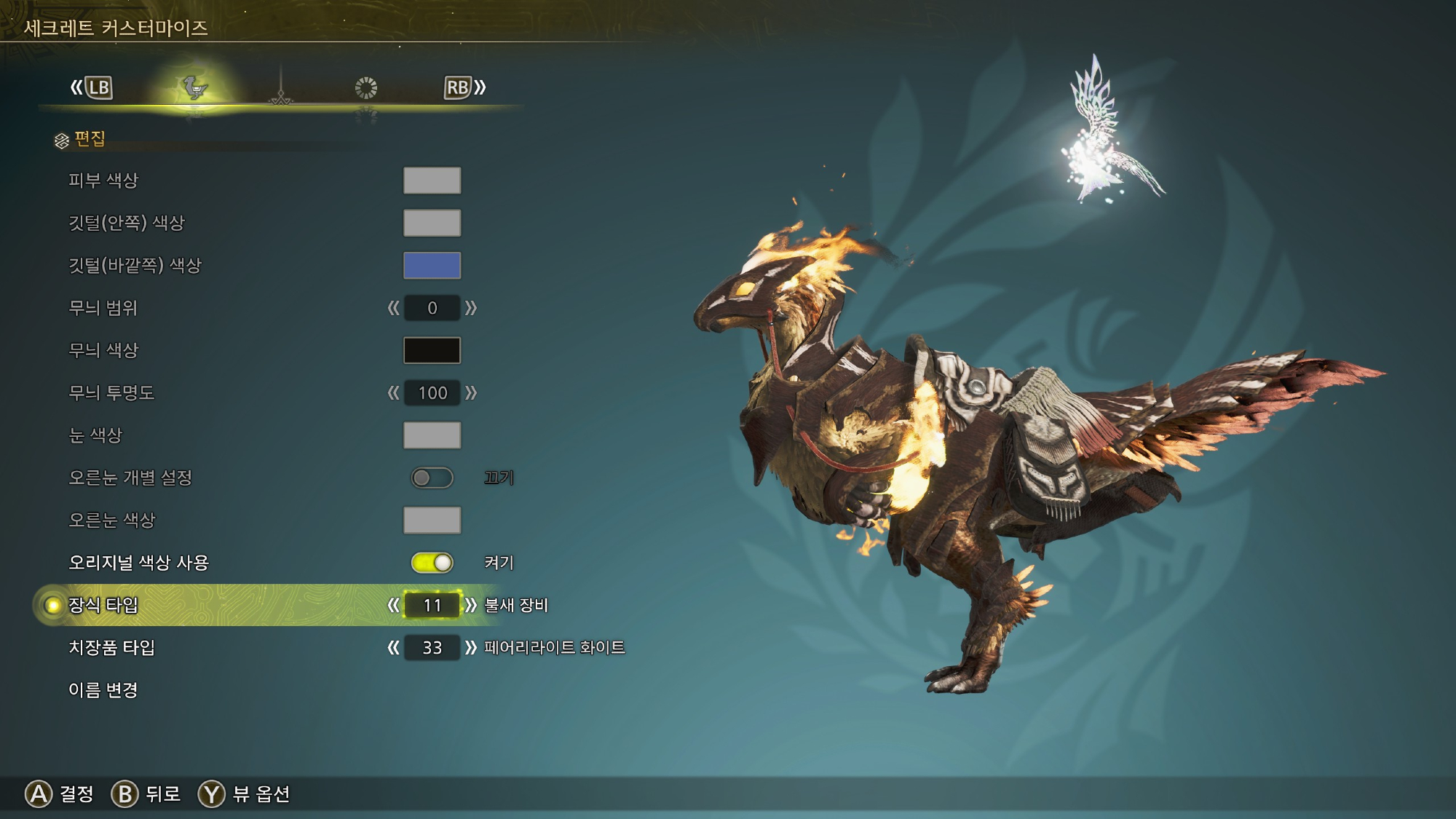Pick the inner feather color swatch
1456x819 pixels.
pos(432,223)
